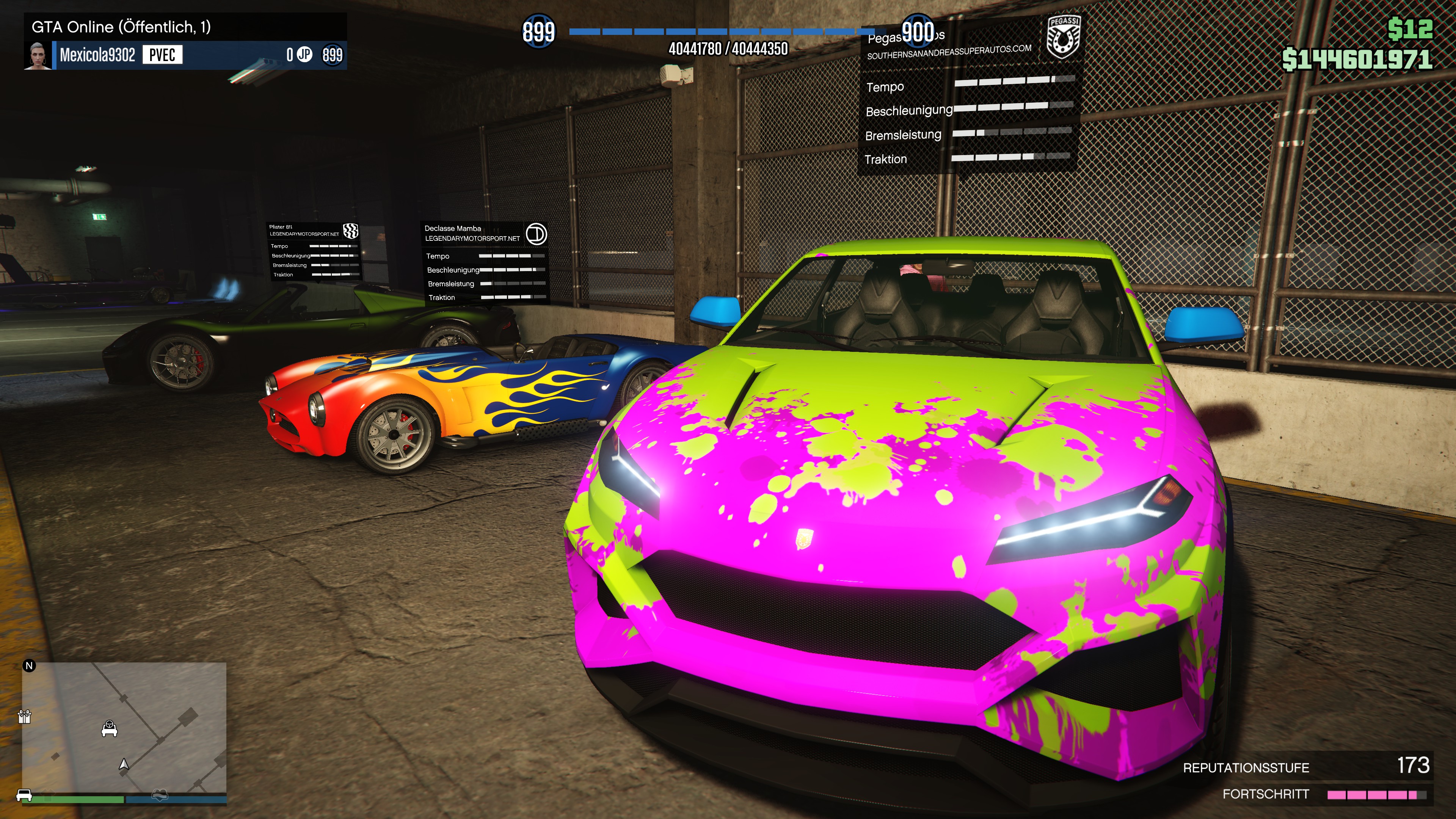Viewport: 1456px width, 819px height.
Task: Select the Pfister 811 info card
Action: 314,251
